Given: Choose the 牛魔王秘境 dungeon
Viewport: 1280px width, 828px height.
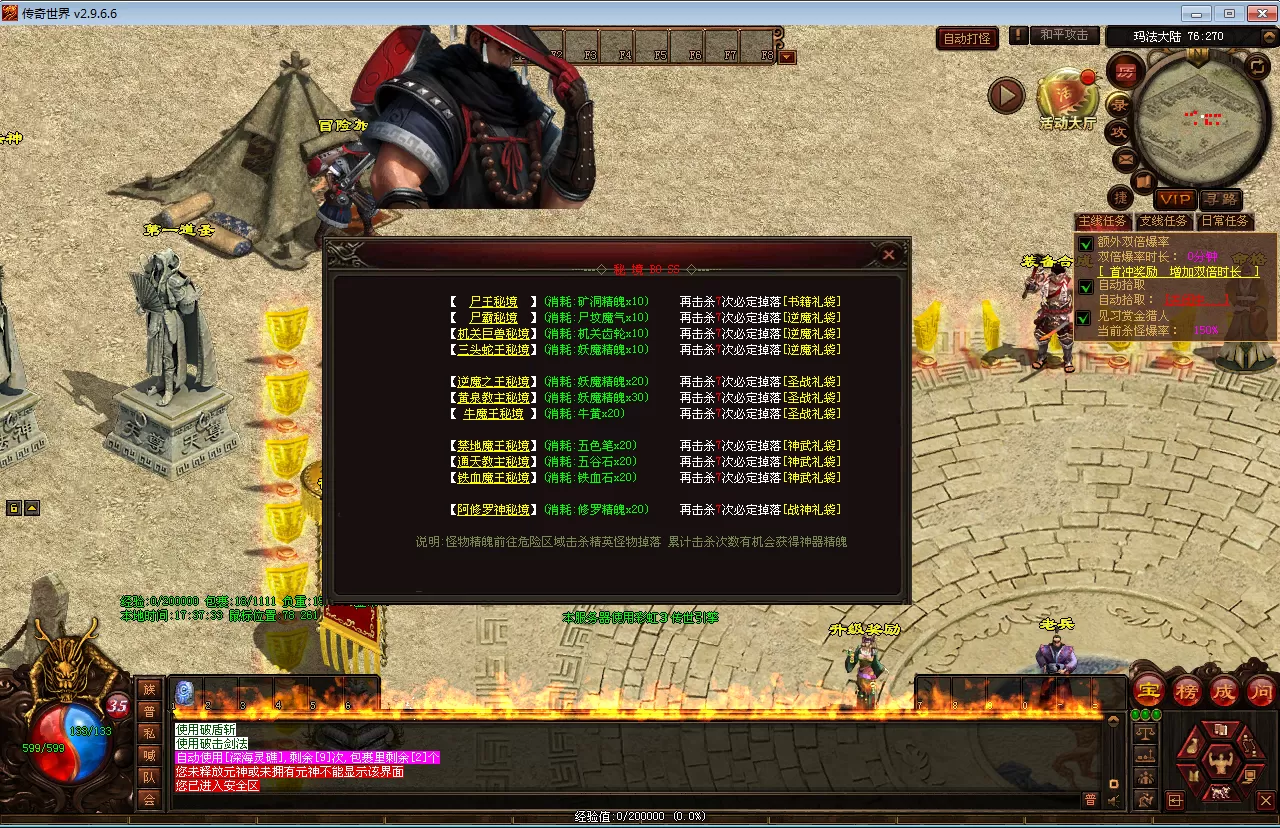Looking at the screenshot, I should coord(493,414).
